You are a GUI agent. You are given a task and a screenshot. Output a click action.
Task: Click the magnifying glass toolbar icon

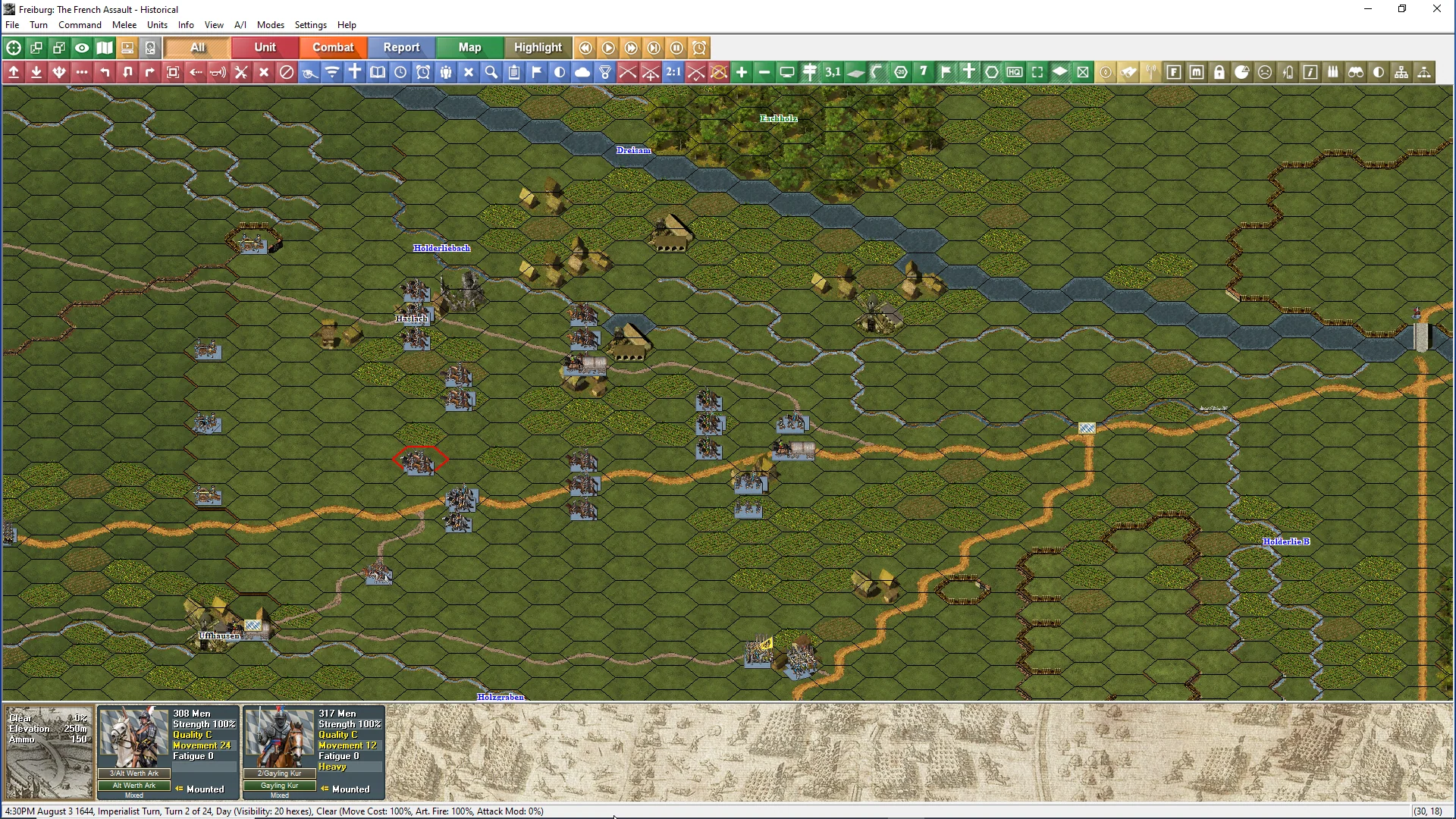[x=491, y=72]
